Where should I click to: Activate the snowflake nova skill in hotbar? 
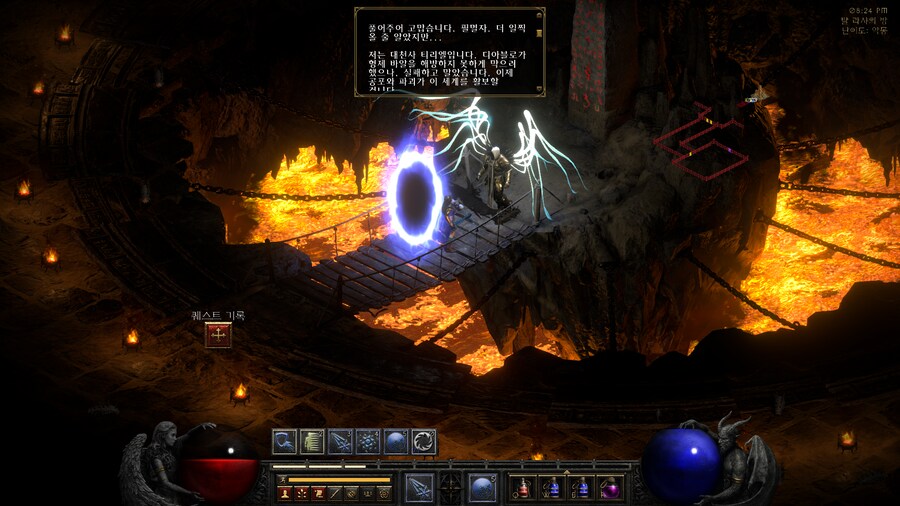(x=368, y=441)
